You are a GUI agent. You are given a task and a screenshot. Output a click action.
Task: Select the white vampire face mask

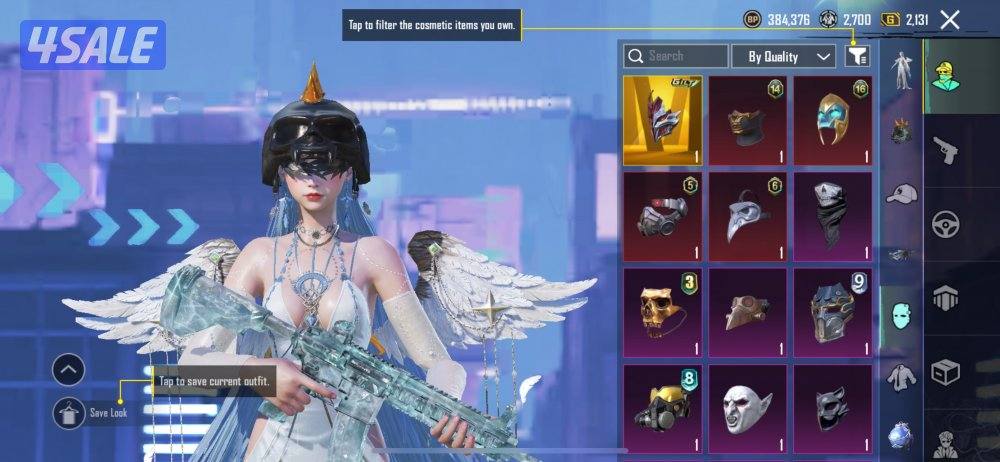[747, 408]
